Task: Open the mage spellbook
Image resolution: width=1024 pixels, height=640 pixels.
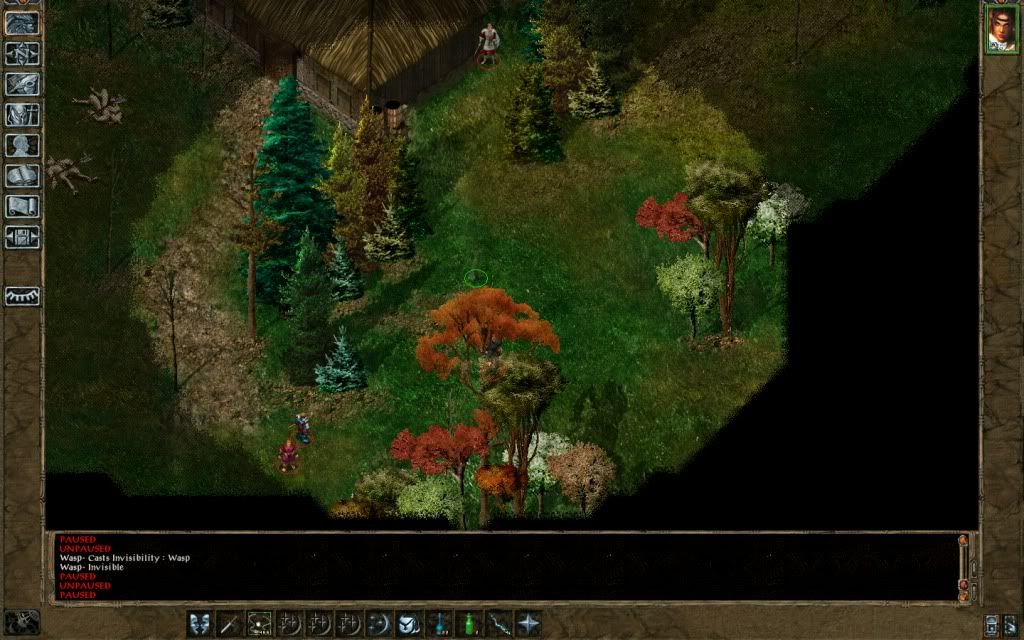Action: pyautogui.click(x=23, y=176)
